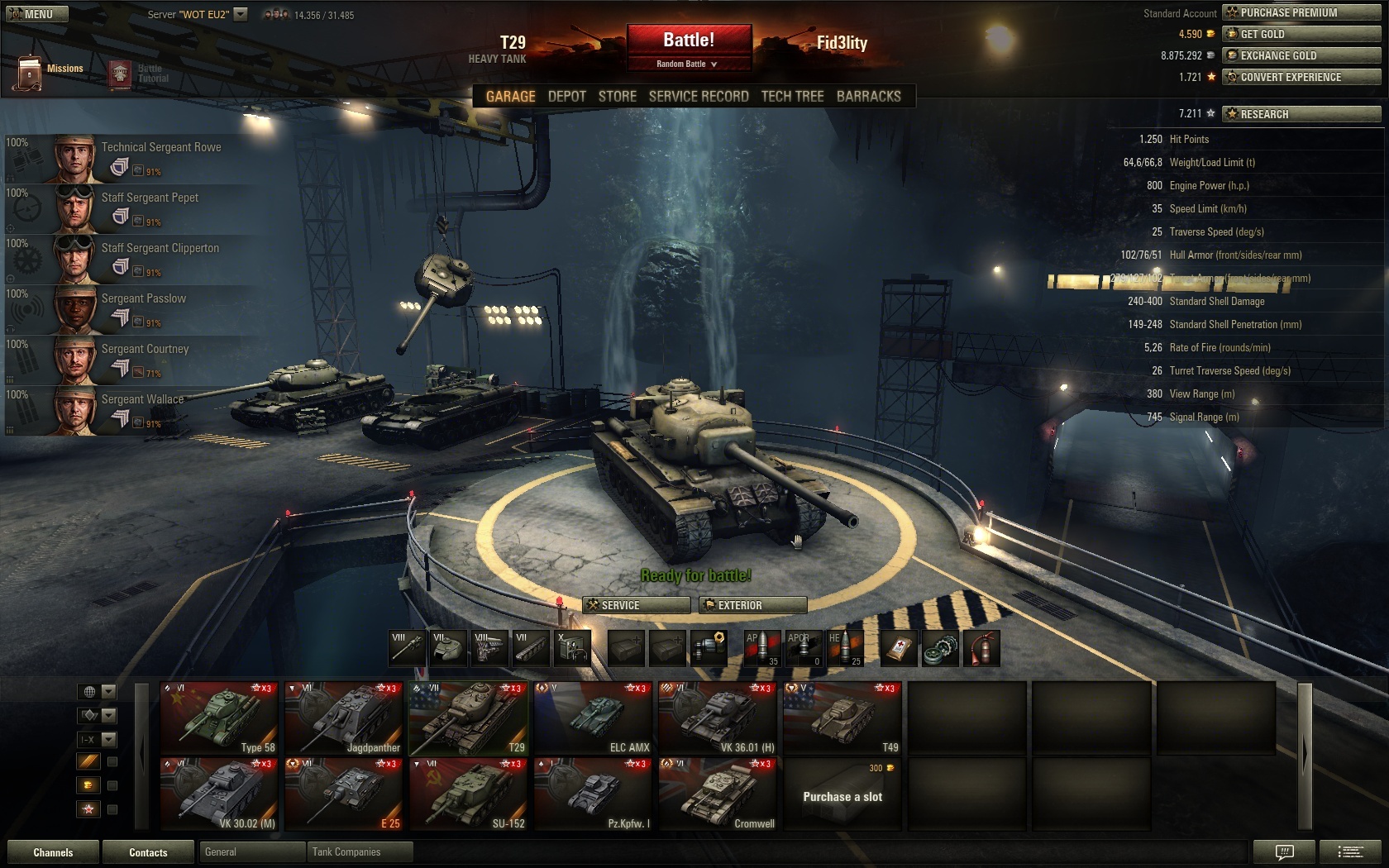Select Convert Experience
The height and width of the screenshot is (868, 1389).
point(1301,77)
